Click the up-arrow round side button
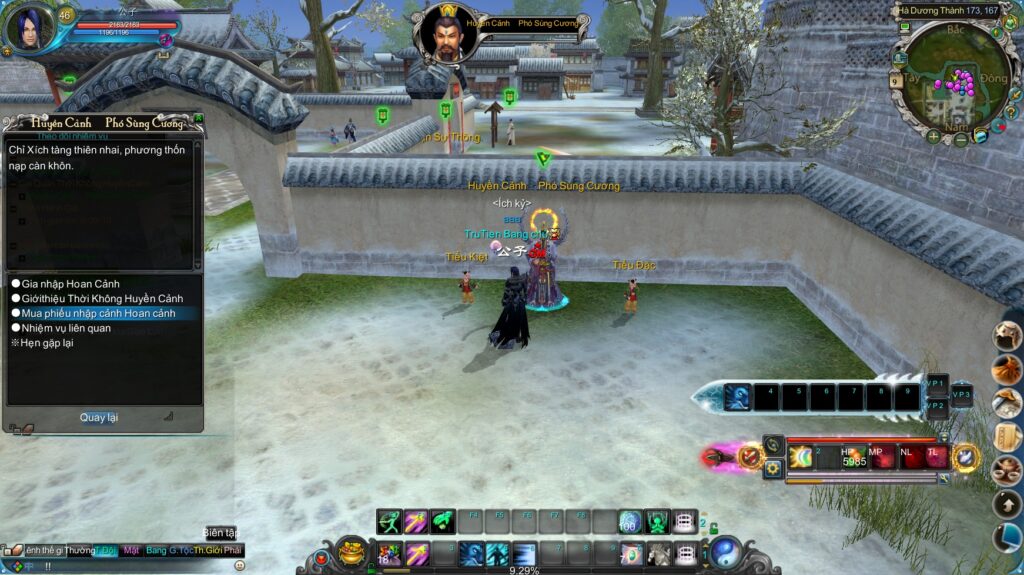 (1006, 504)
